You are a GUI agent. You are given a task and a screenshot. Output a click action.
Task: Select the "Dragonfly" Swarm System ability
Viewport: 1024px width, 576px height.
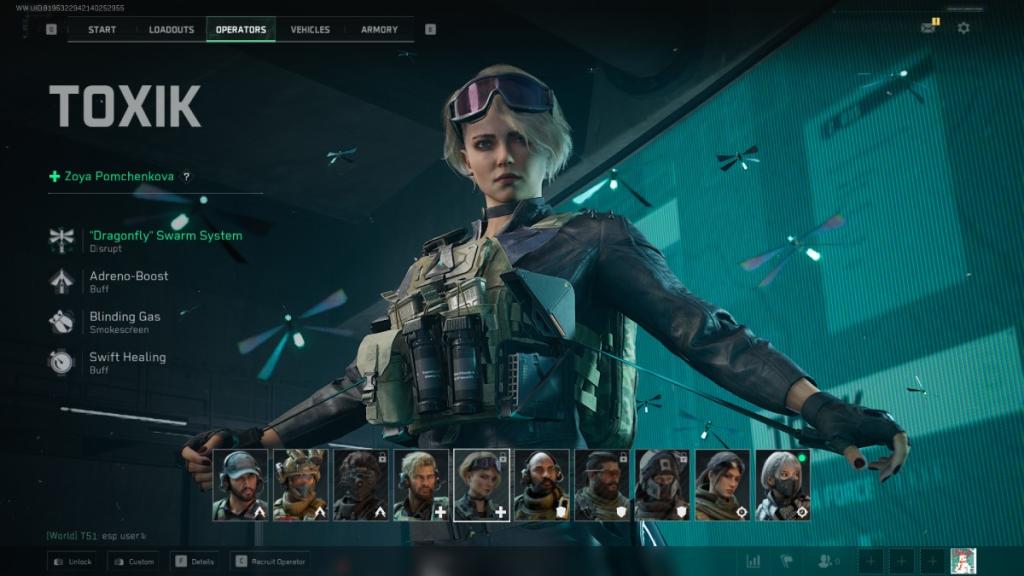pyautogui.click(x=165, y=236)
